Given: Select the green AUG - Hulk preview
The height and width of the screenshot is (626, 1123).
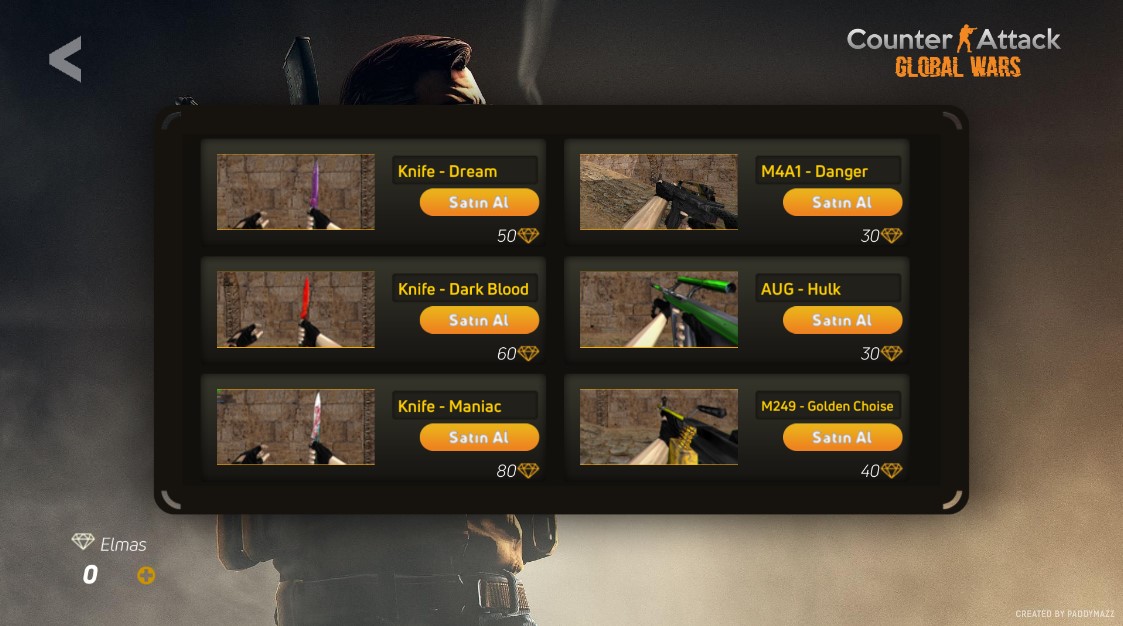Looking at the screenshot, I should 659,309.
